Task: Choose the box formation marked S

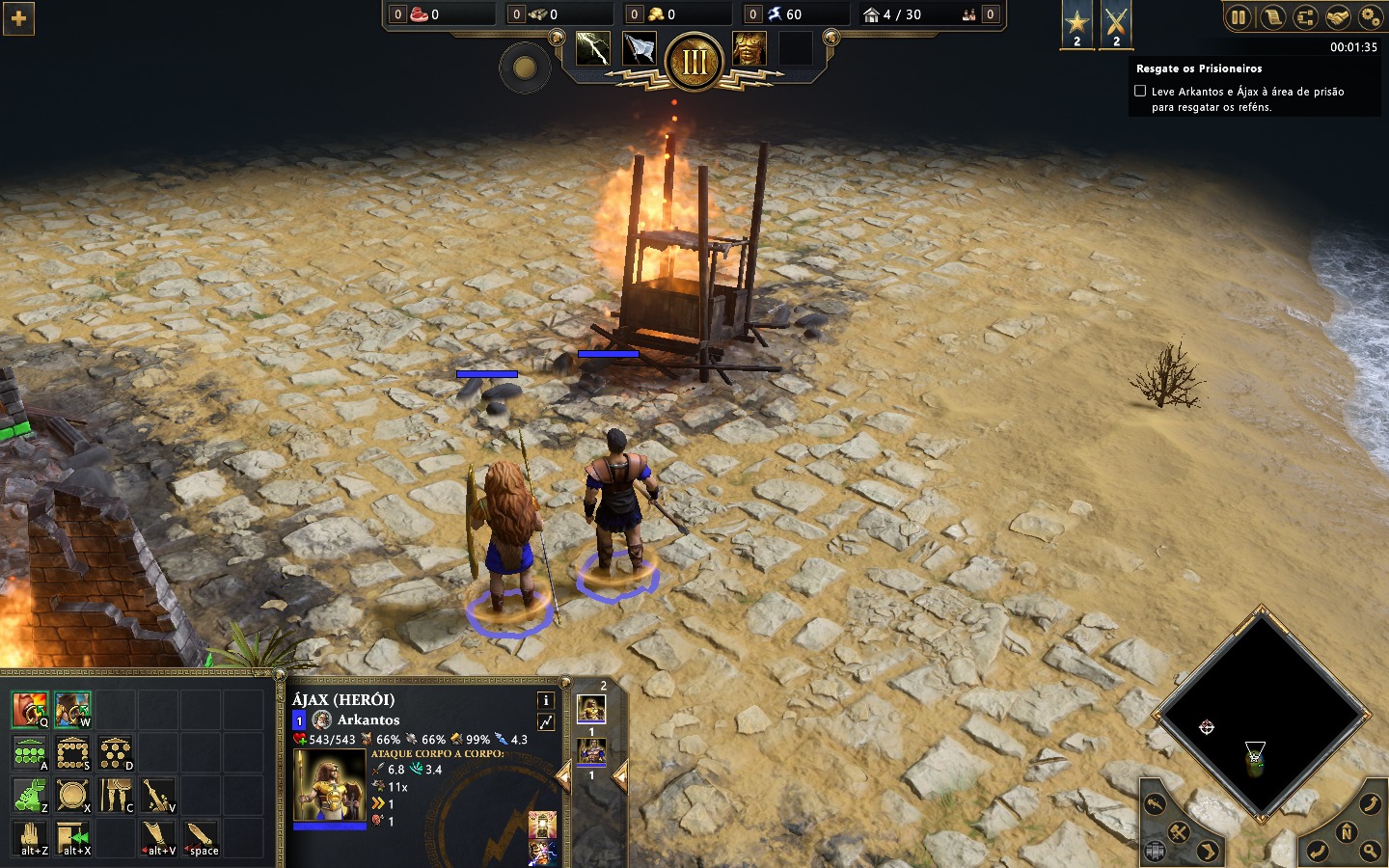Action: pyautogui.click(x=72, y=752)
